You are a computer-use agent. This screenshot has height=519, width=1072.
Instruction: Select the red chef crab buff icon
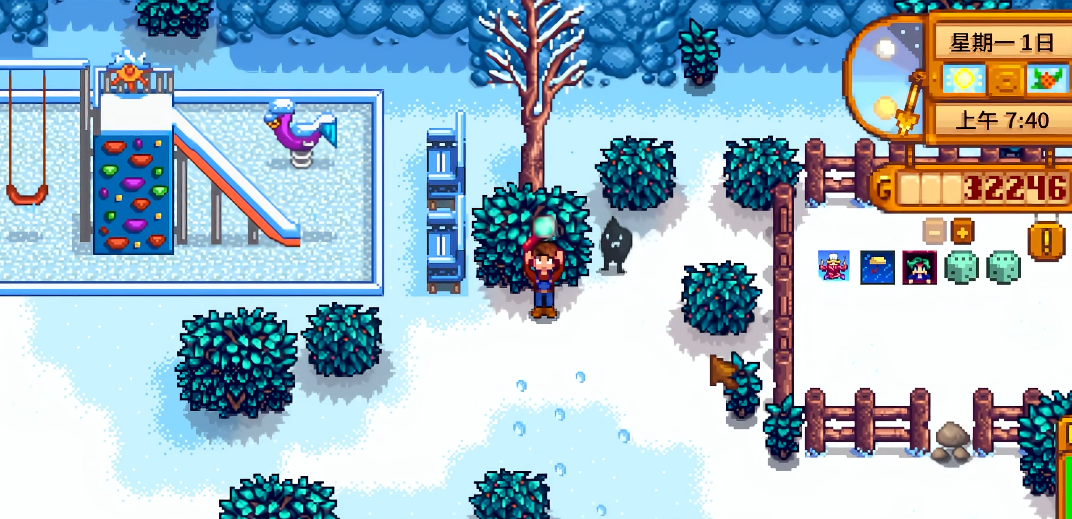click(834, 267)
